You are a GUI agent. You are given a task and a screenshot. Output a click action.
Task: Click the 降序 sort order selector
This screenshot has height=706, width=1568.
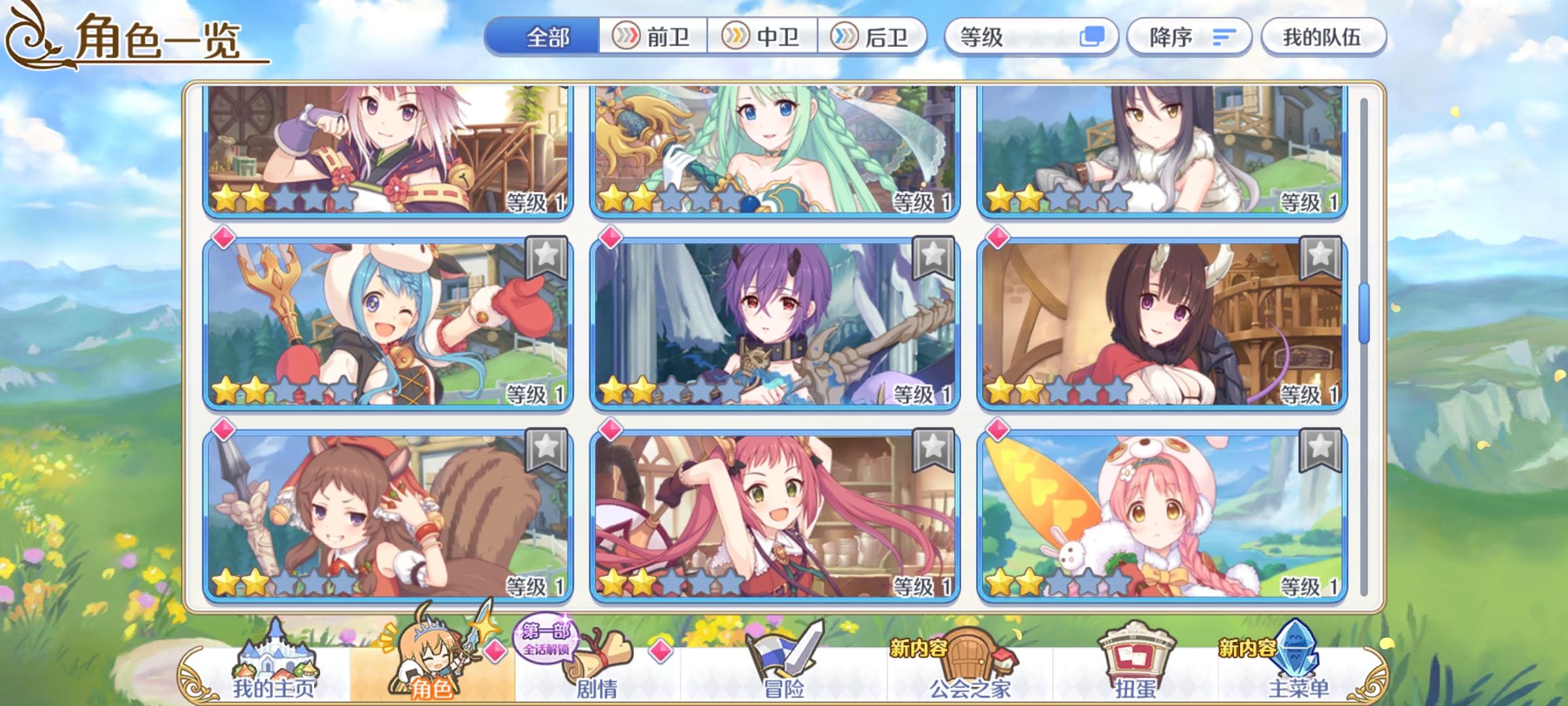pos(1189,37)
